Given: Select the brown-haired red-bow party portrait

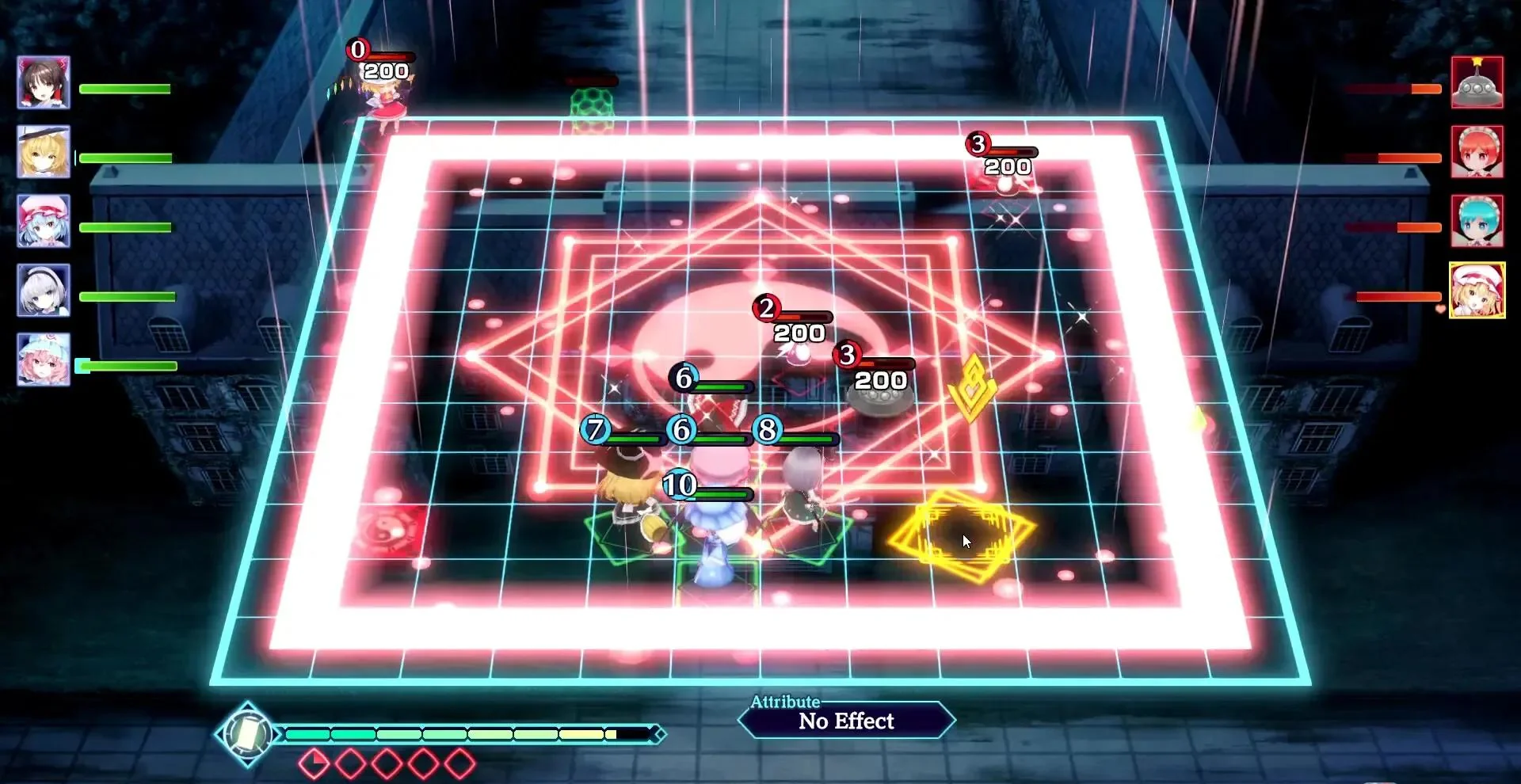Looking at the screenshot, I should (44, 82).
